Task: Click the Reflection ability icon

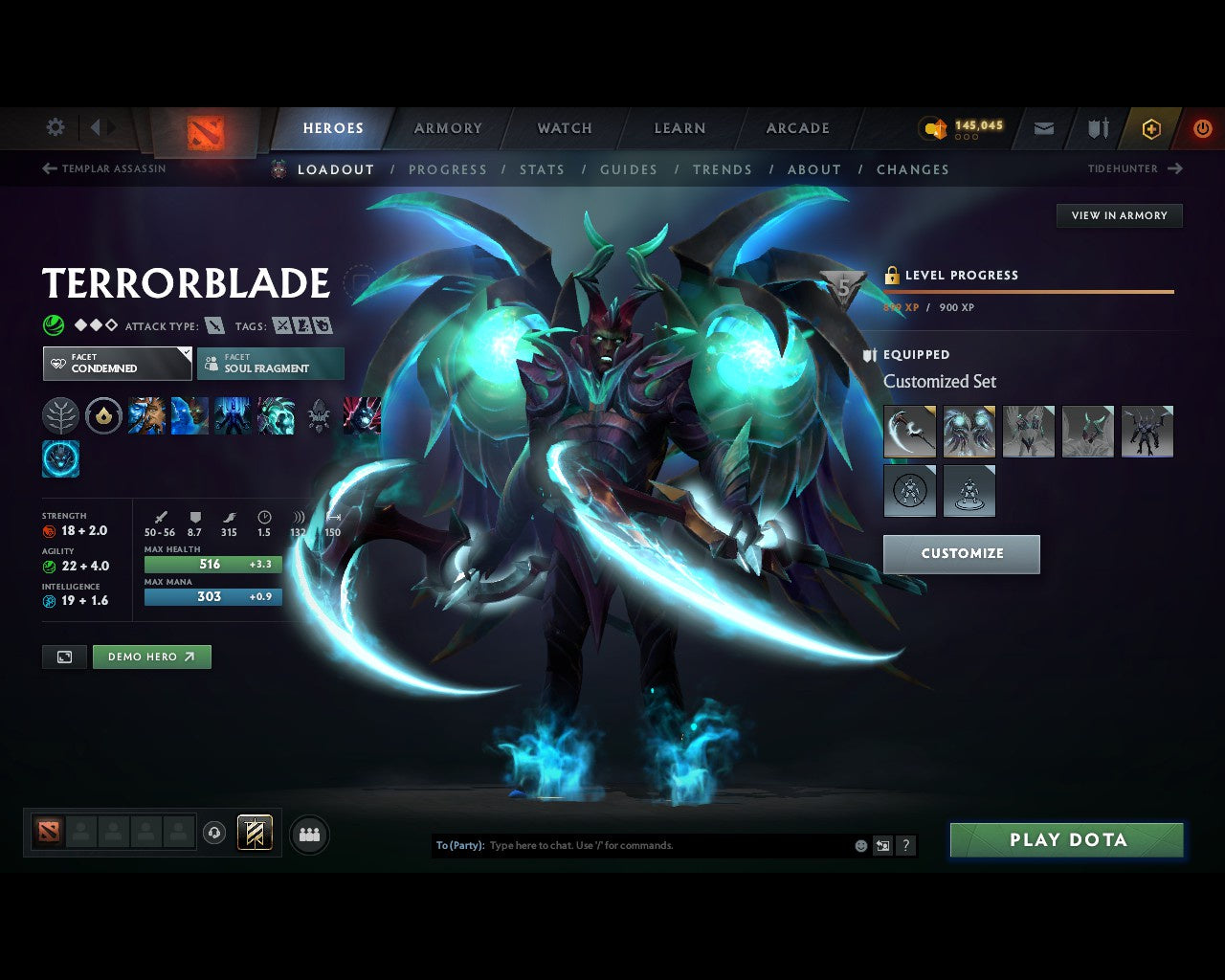Action: (145, 415)
